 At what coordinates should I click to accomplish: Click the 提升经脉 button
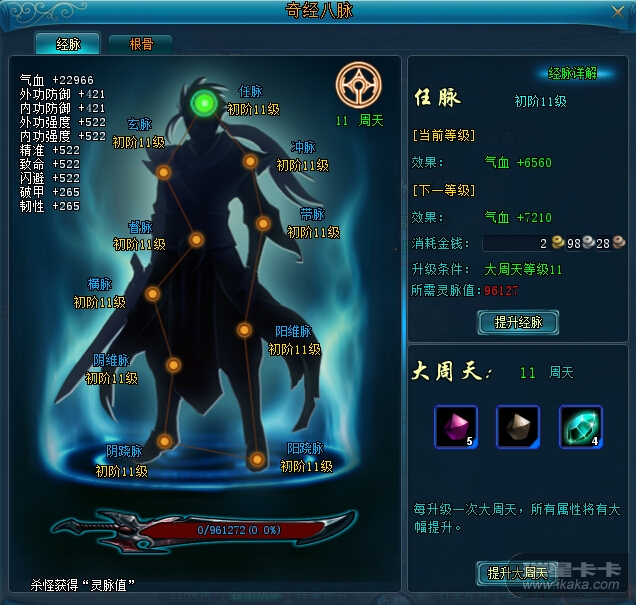click(518, 322)
